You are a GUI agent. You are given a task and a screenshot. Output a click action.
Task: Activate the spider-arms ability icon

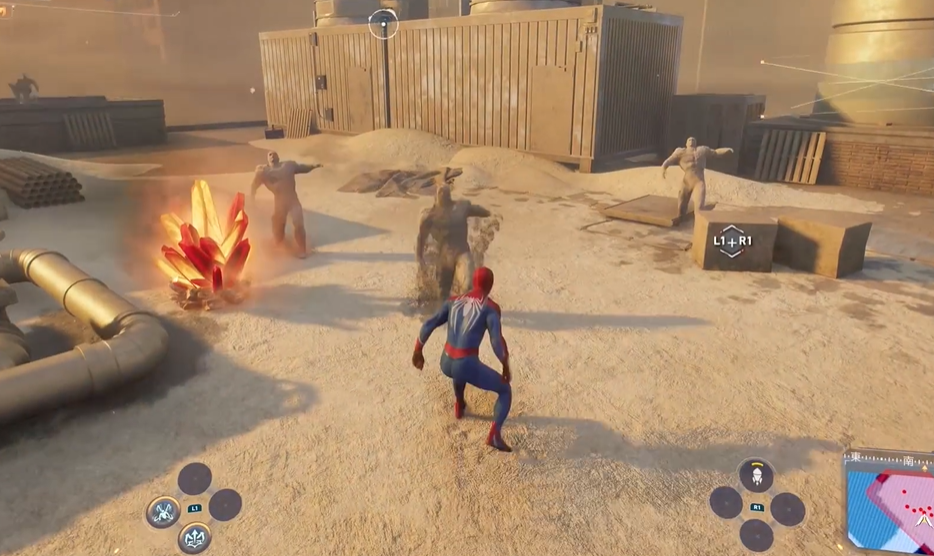click(x=163, y=511)
